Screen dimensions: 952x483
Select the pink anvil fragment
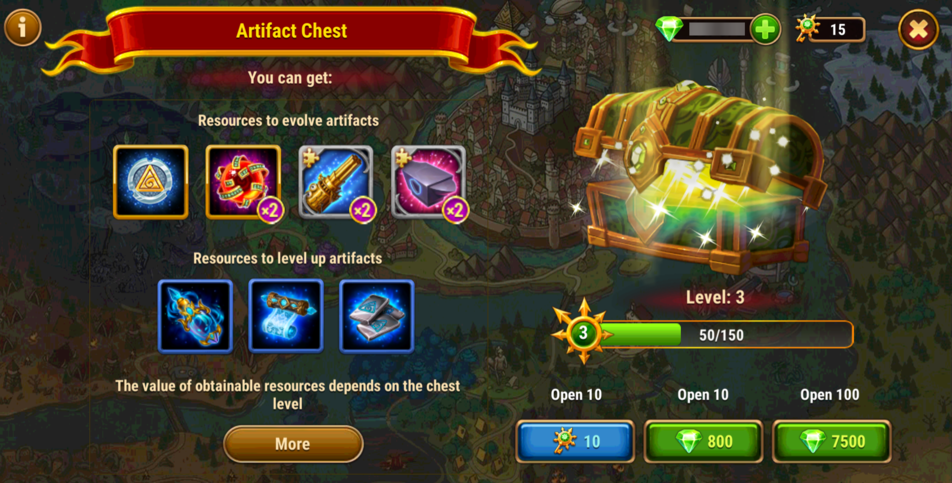(x=428, y=182)
